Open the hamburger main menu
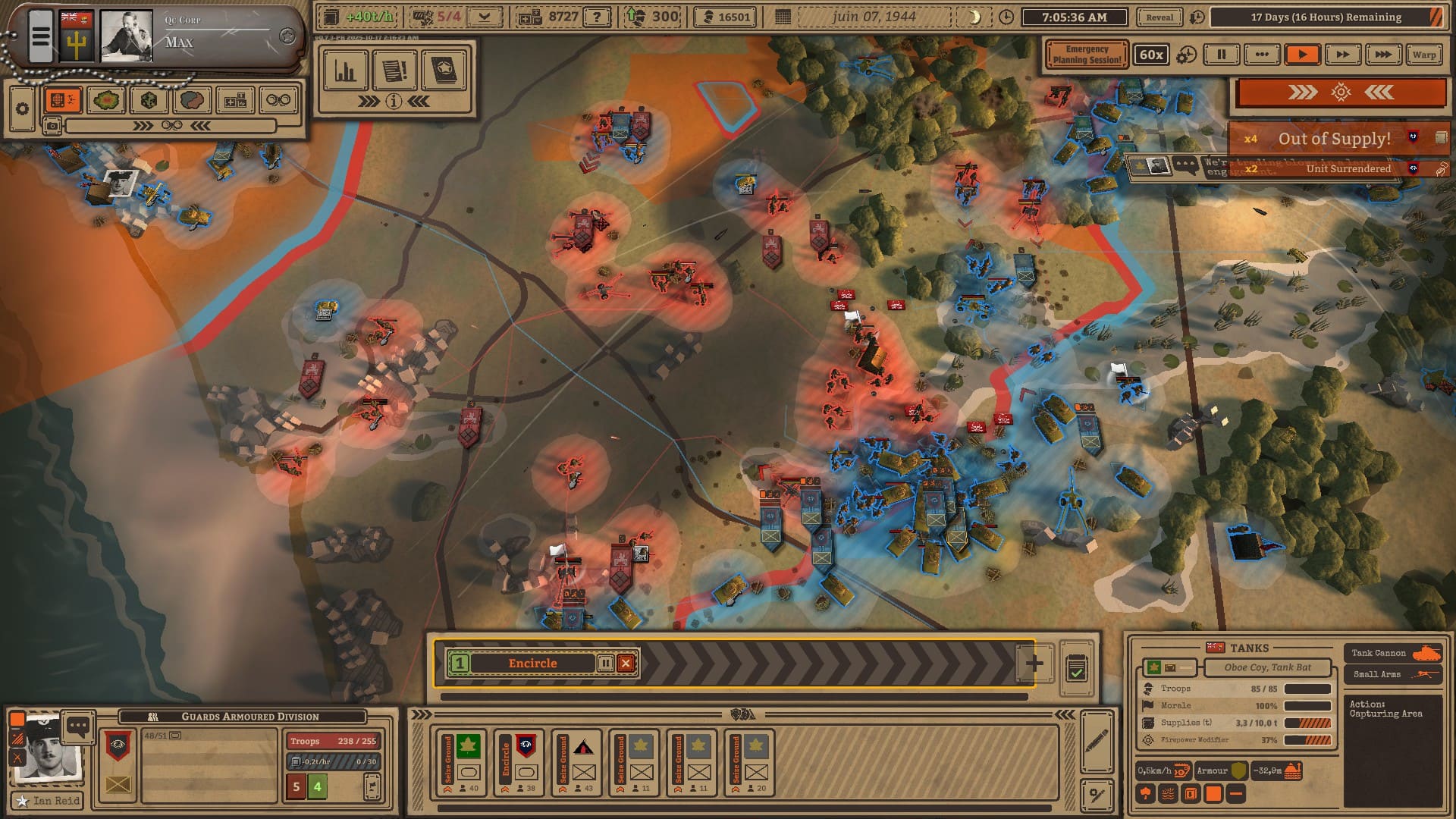This screenshot has height=819, width=1456. pos(41,36)
